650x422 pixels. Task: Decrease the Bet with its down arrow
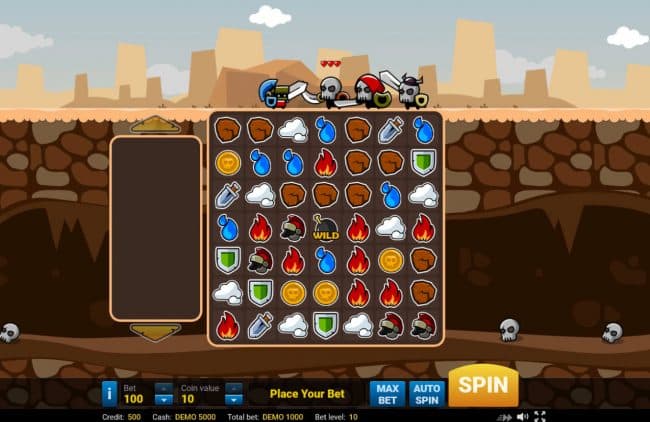point(163,400)
